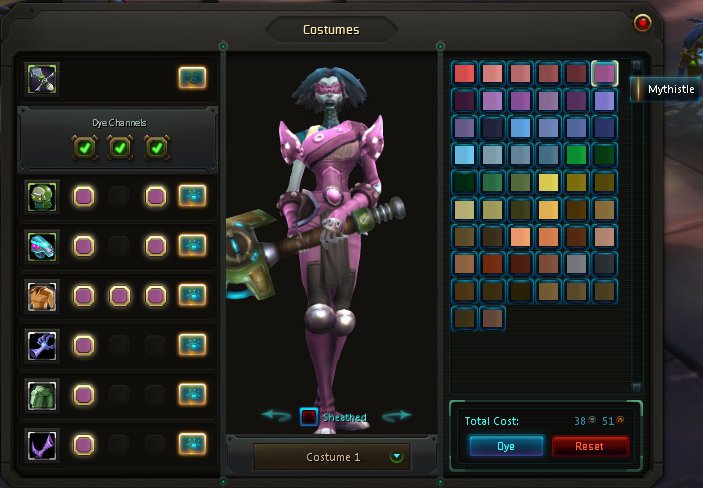Choose the orange chest armor slot
This screenshot has height=488, width=703.
point(43,295)
